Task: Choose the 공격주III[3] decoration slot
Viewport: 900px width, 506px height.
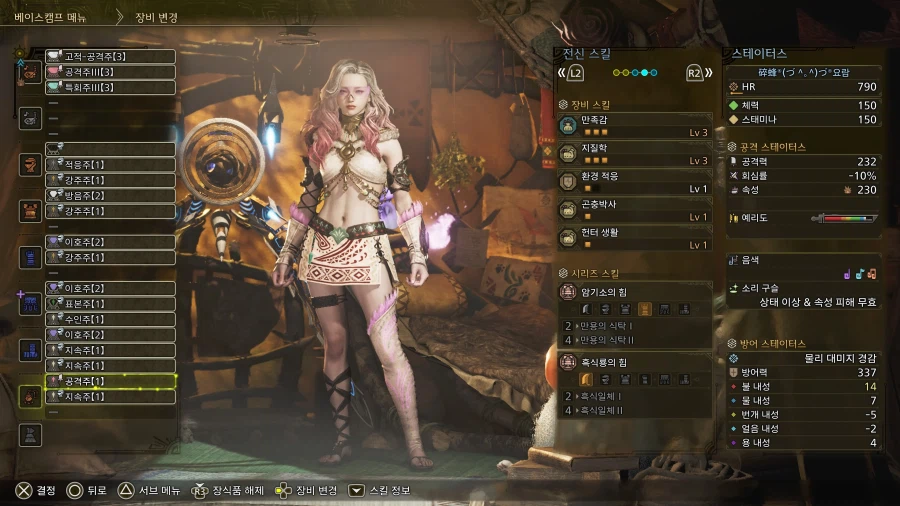Action: coord(110,72)
